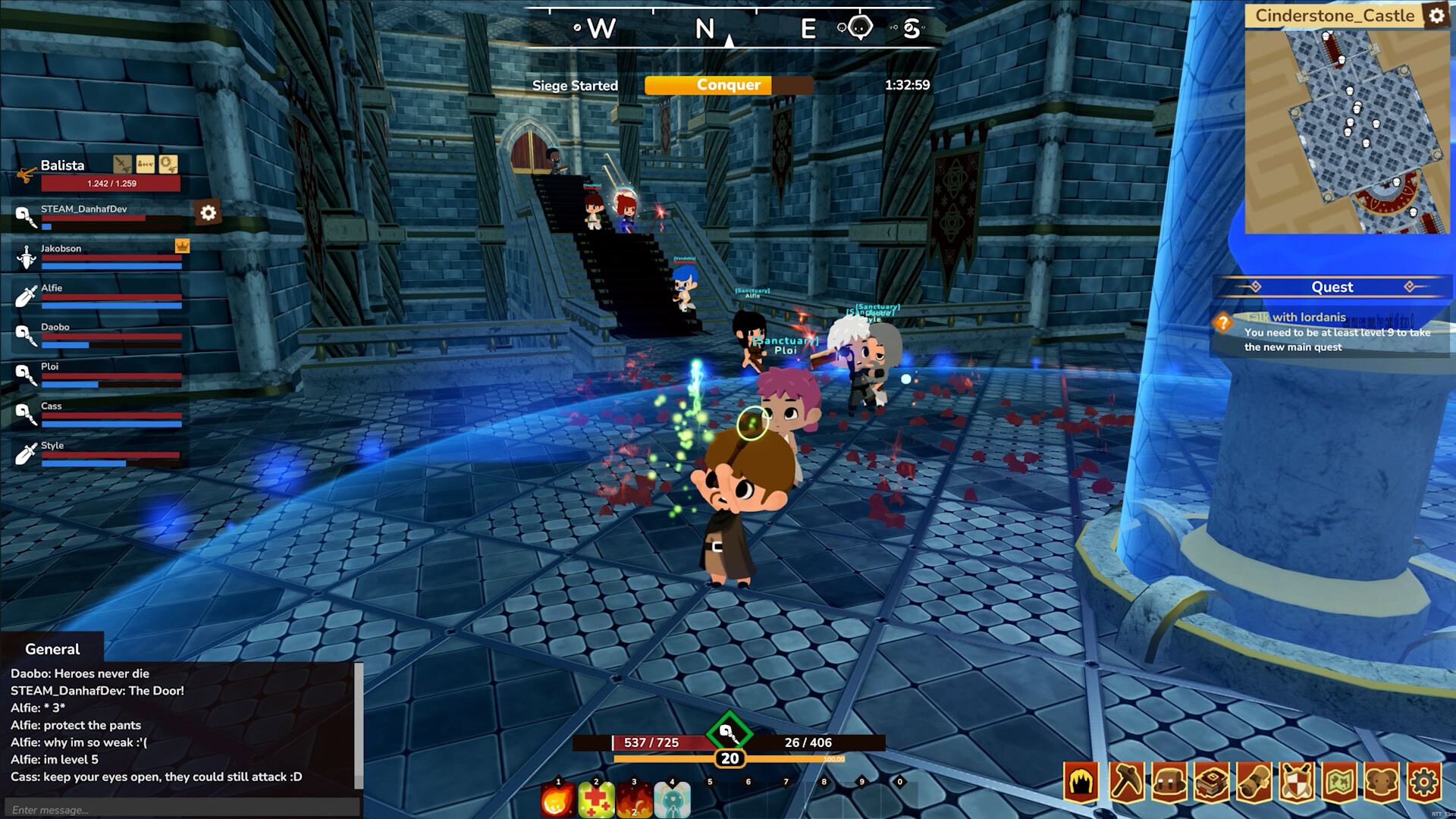Open STEAM_DanhafDev's party member settings gear
This screenshot has width=1456, height=819.
click(x=207, y=213)
